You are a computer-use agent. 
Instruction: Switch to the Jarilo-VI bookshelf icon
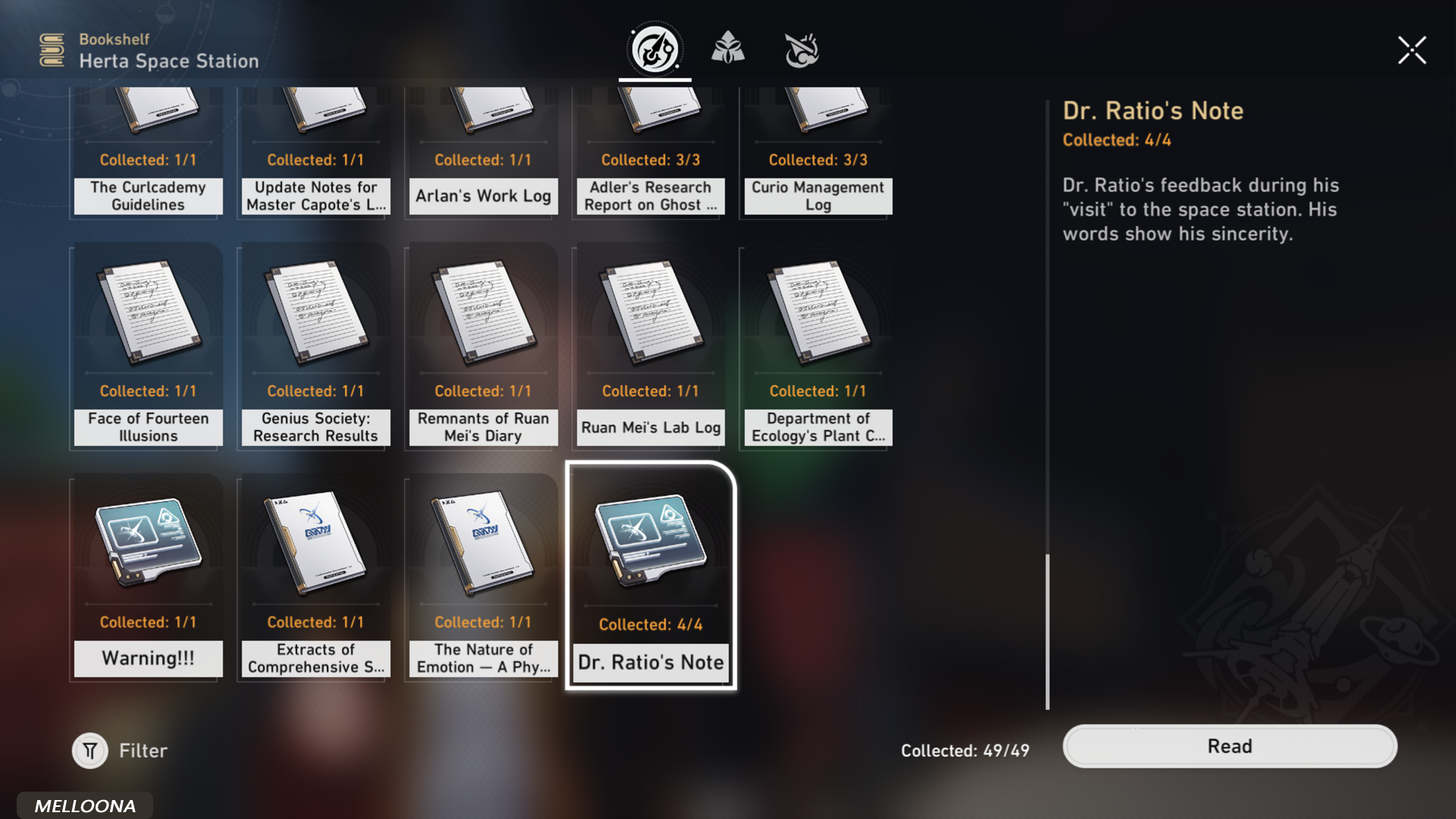pyautogui.click(x=729, y=48)
